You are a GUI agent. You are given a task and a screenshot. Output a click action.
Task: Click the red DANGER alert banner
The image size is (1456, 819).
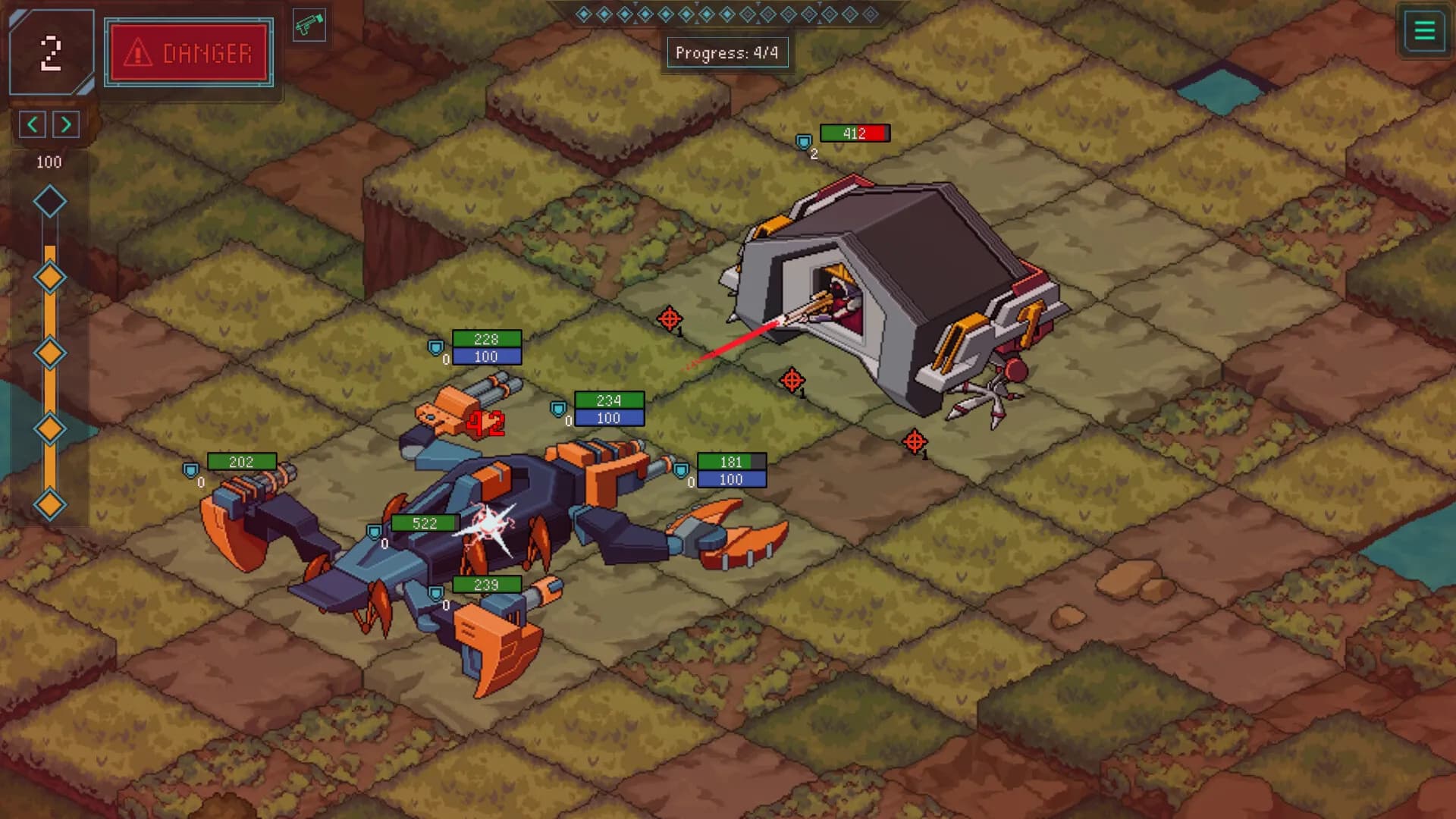click(x=188, y=53)
